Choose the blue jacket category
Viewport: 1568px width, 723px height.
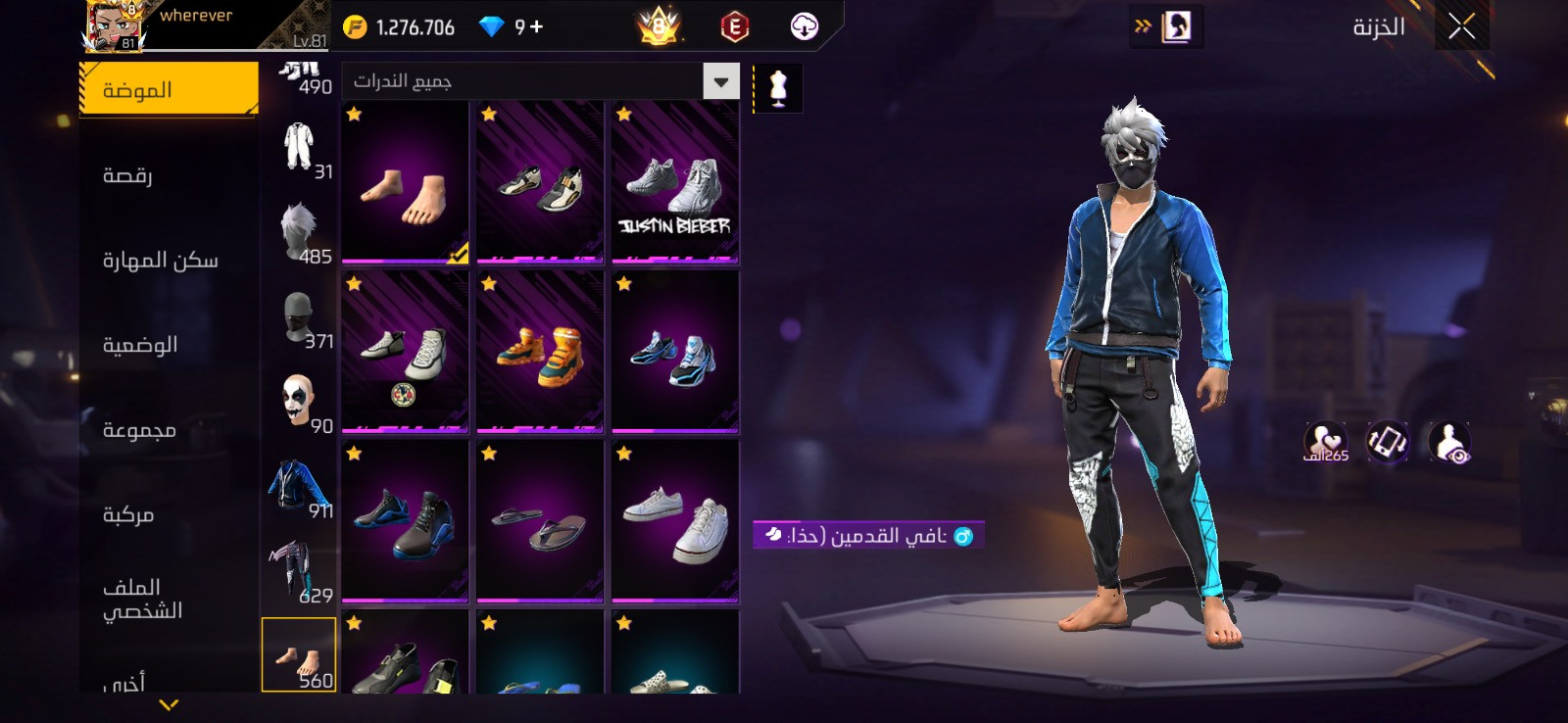[x=299, y=486]
